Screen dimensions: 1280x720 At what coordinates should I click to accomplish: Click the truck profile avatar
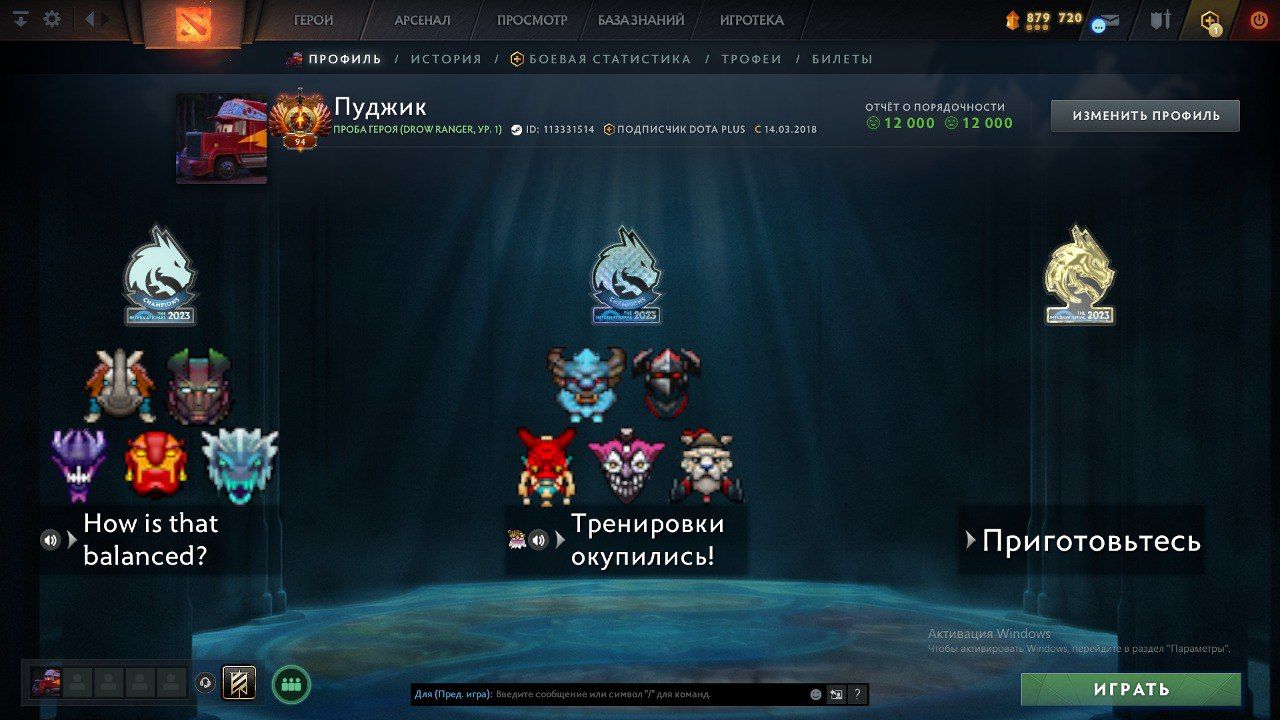(x=221, y=138)
